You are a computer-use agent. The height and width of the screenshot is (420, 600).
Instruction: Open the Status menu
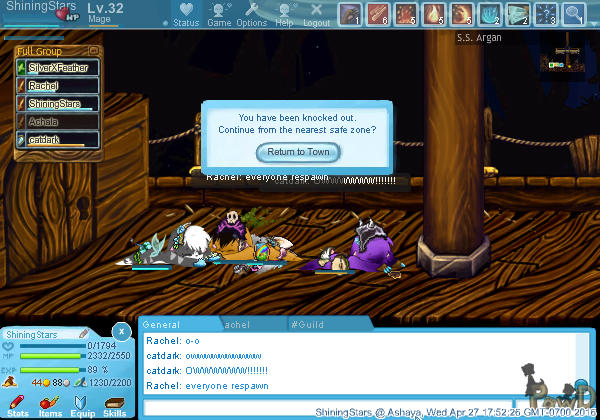[185, 15]
